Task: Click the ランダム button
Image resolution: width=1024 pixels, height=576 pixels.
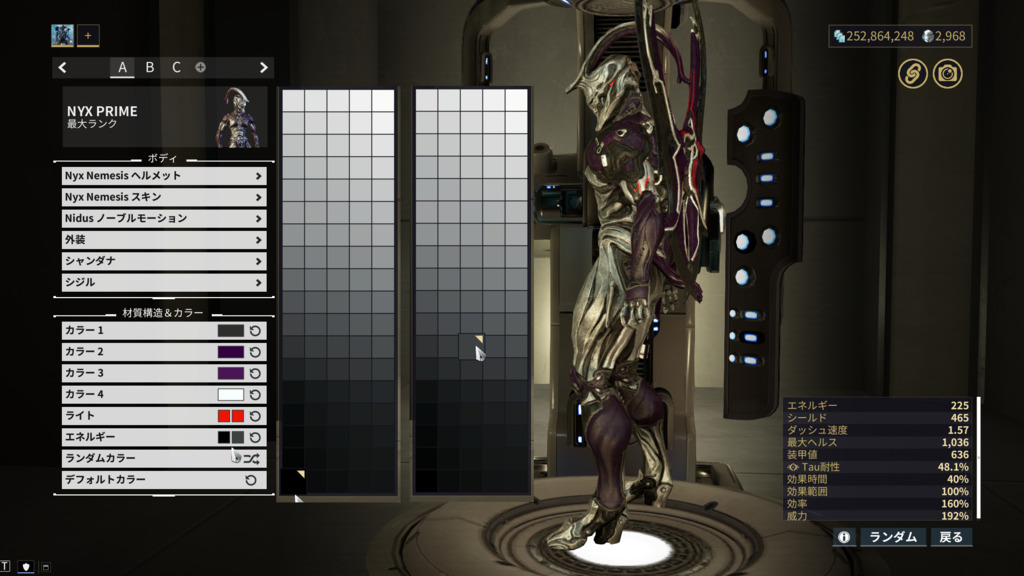Action: click(x=893, y=537)
